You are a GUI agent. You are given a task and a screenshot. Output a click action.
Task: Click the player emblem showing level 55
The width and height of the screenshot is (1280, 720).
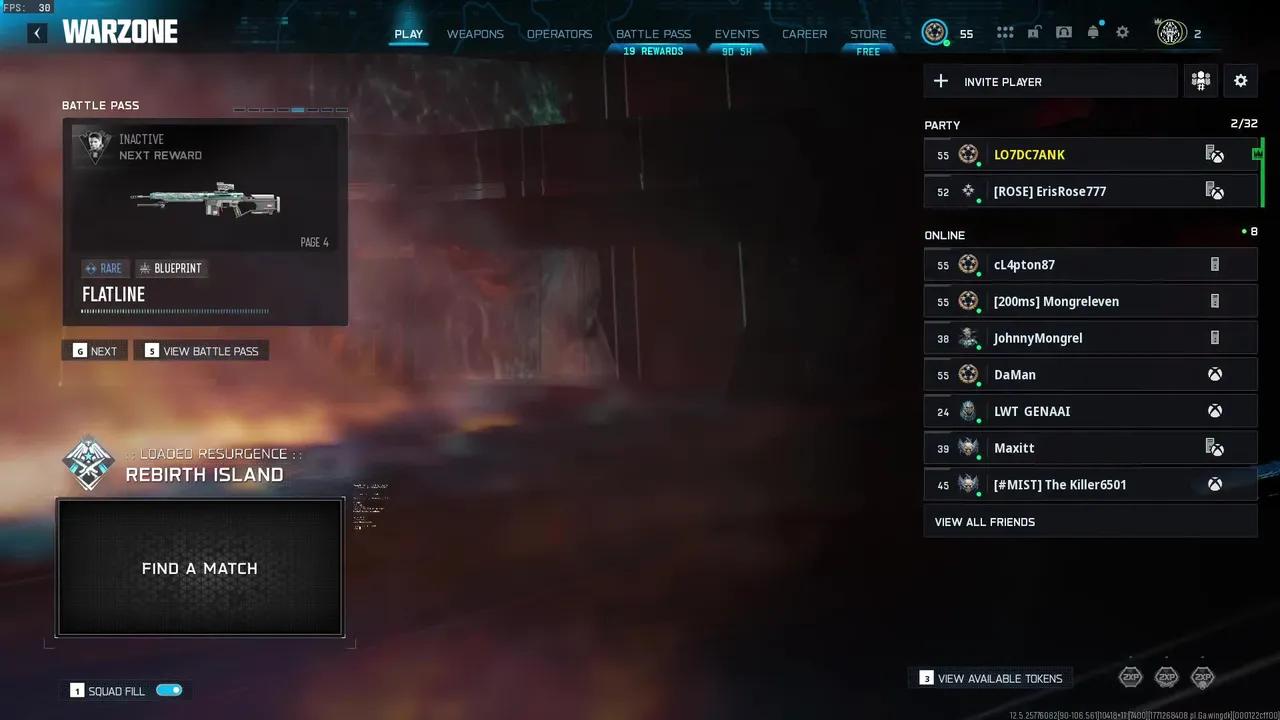[934, 31]
